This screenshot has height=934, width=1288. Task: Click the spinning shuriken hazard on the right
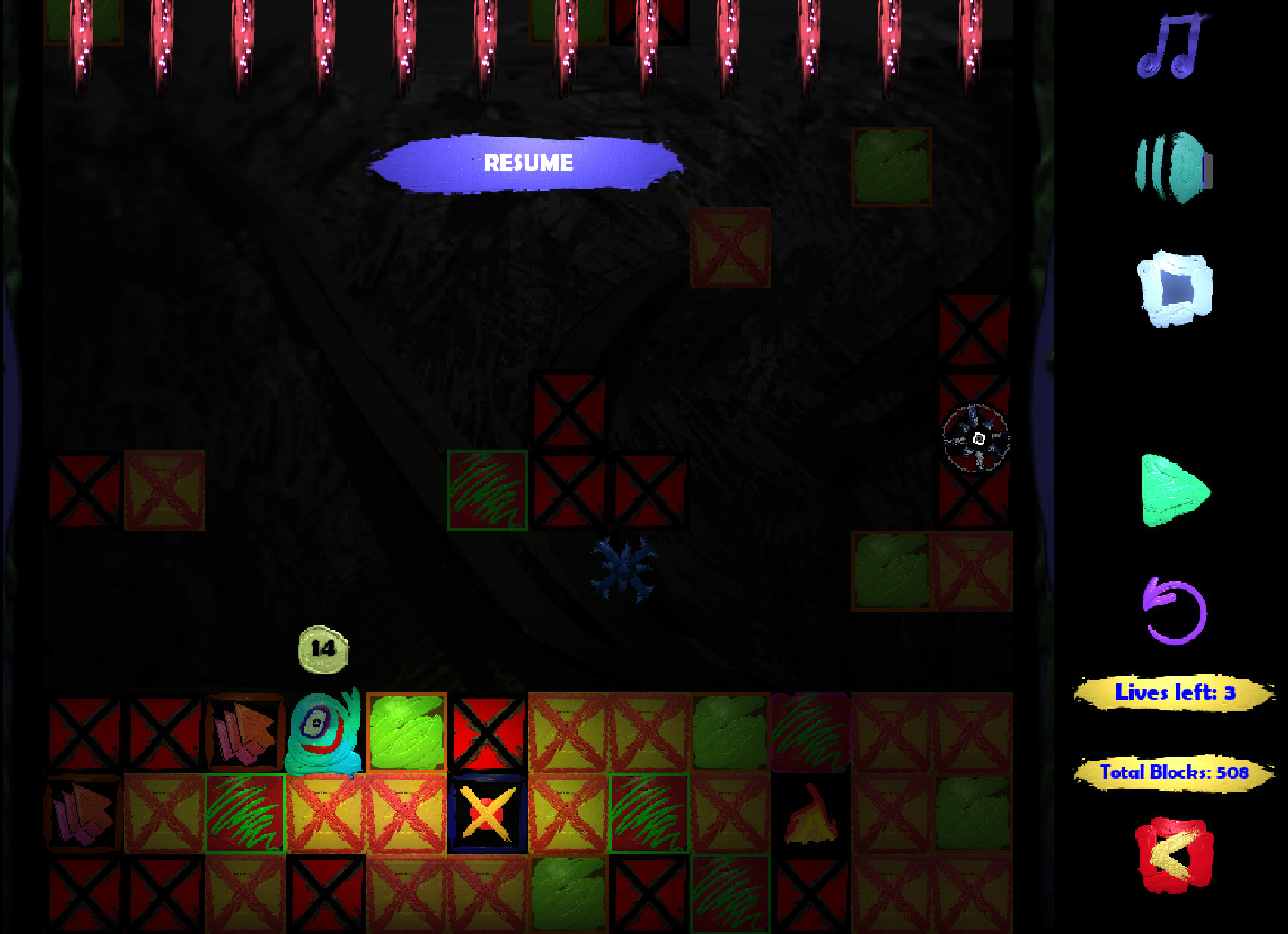click(x=976, y=438)
